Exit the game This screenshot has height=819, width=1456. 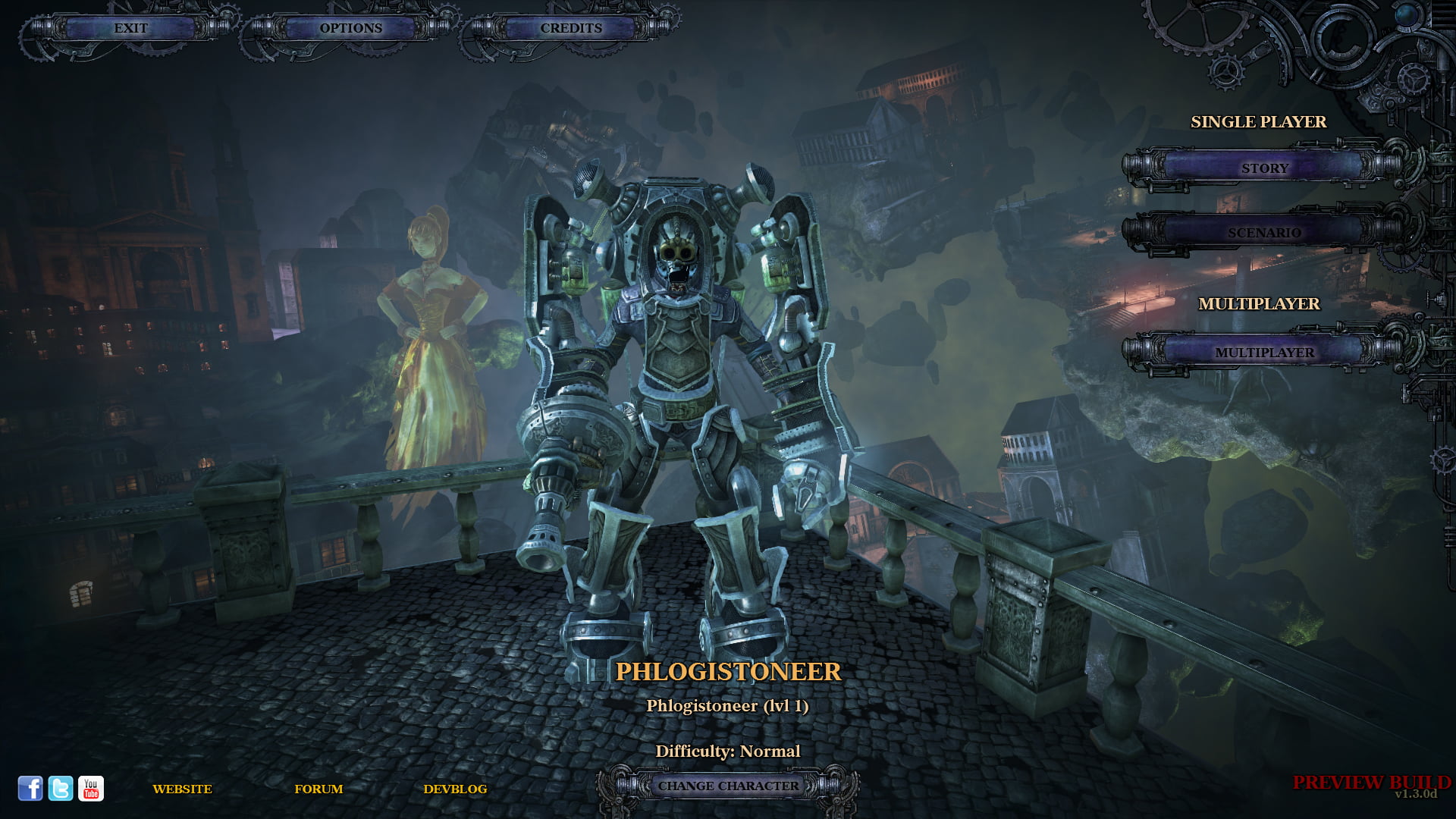[x=130, y=29]
